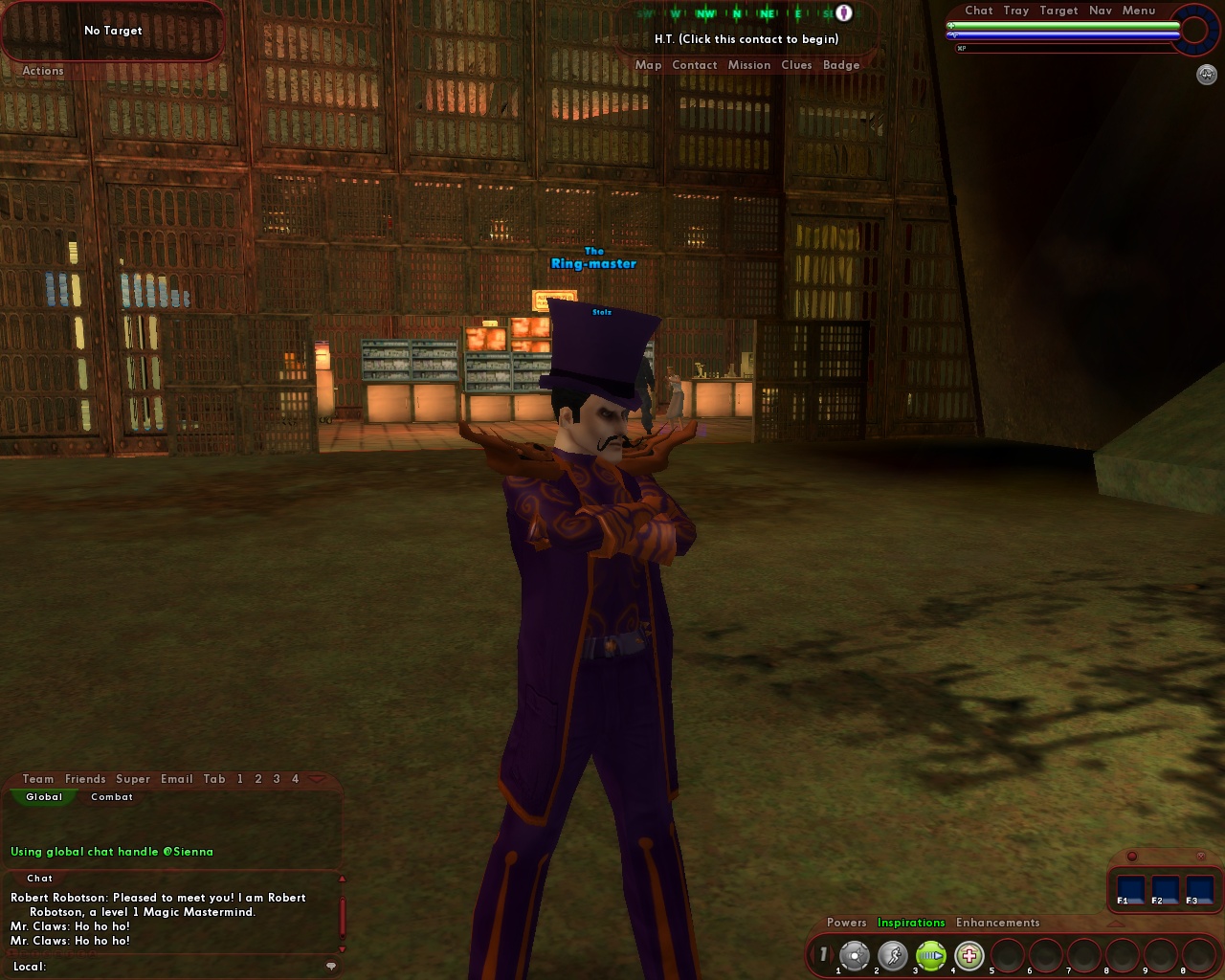Expand the power tray with the up triangle
The height and width of the screenshot is (980, 1225).
[1114, 924]
